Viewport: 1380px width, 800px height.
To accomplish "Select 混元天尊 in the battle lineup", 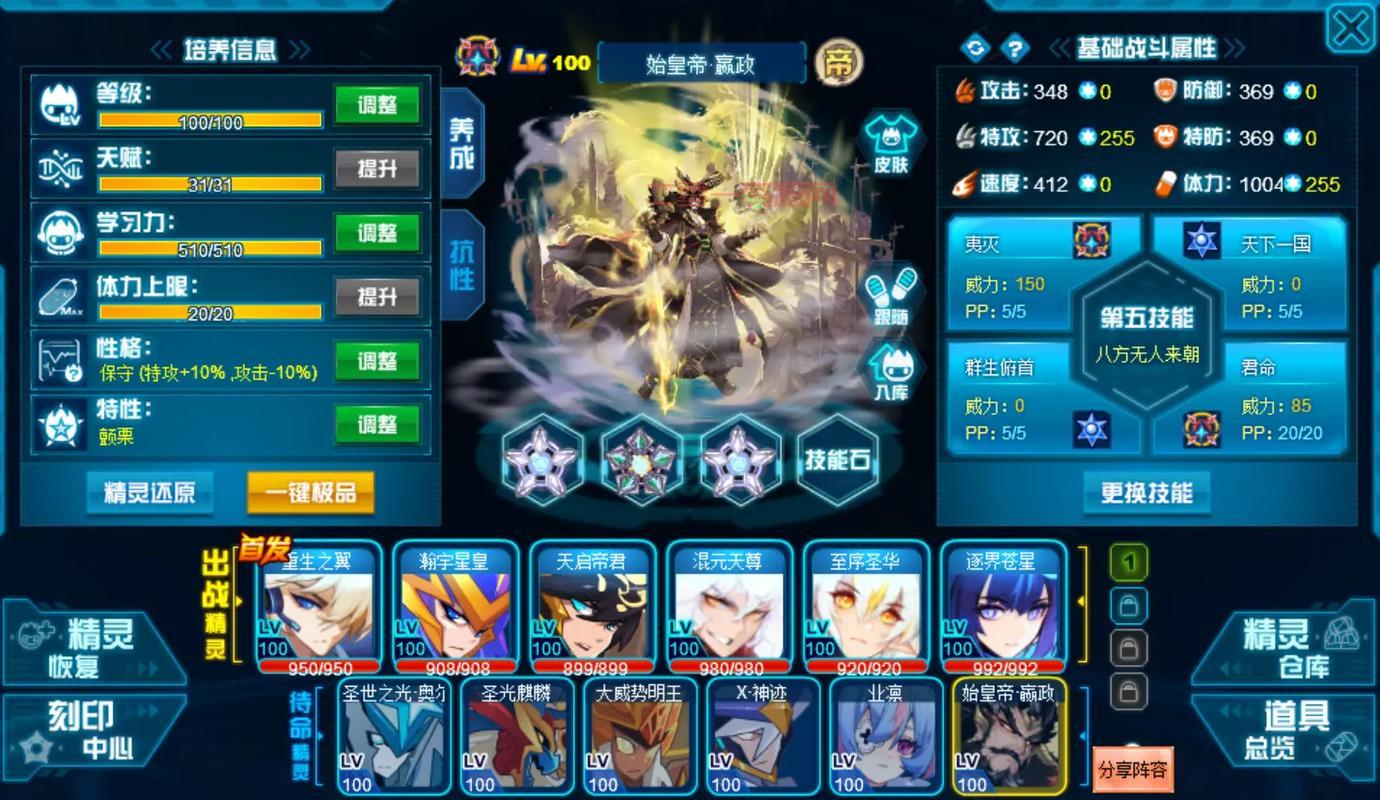I will [x=729, y=605].
